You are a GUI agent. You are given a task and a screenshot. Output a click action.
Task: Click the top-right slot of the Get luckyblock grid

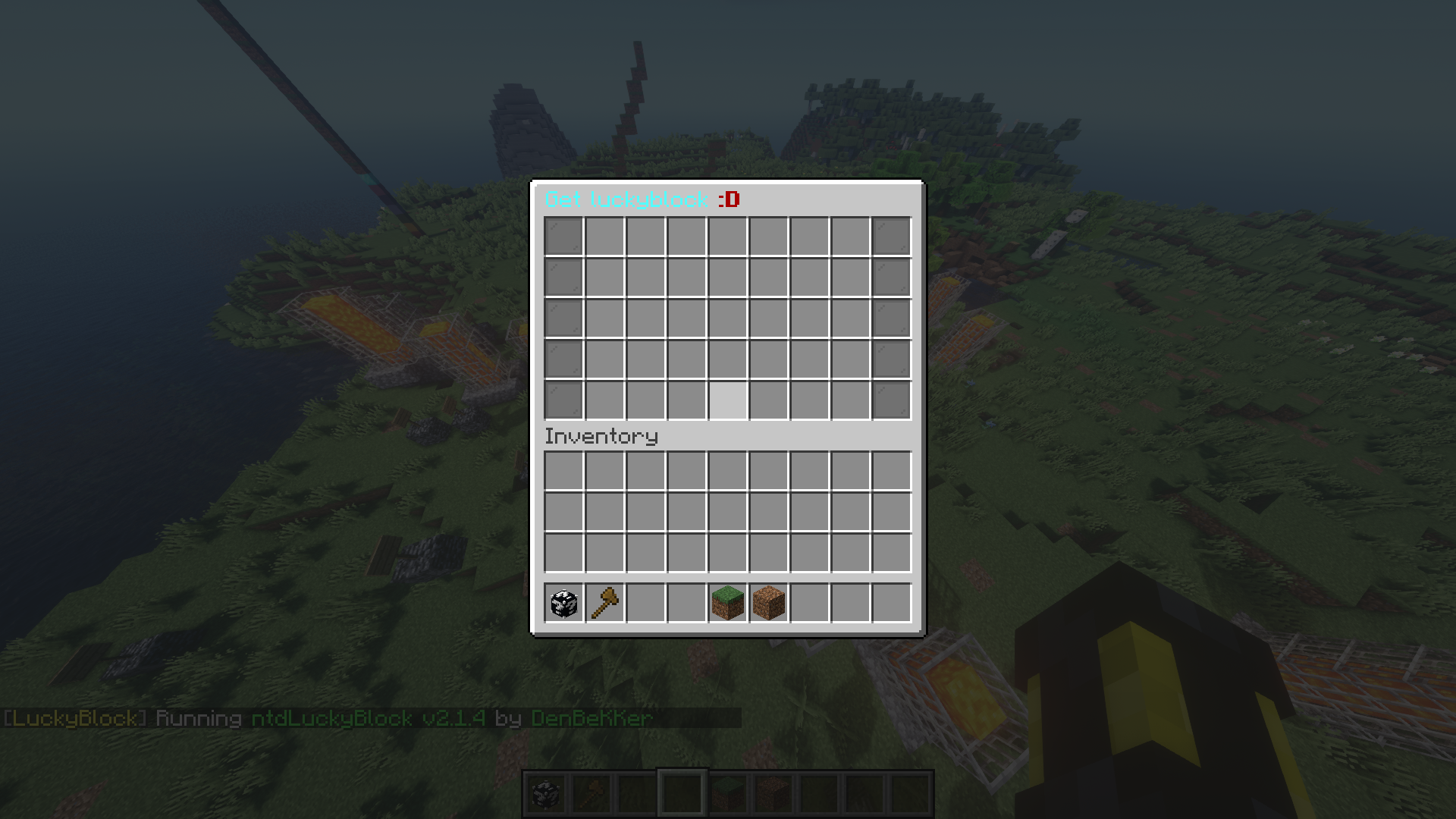coord(891,234)
